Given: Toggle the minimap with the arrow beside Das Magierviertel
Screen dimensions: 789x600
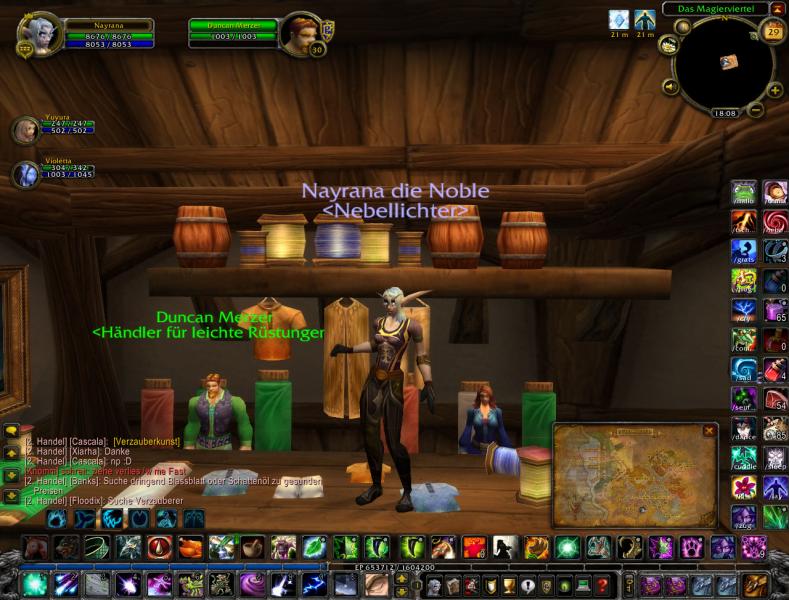Looking at the screenshot, I should tap(777, 9).
